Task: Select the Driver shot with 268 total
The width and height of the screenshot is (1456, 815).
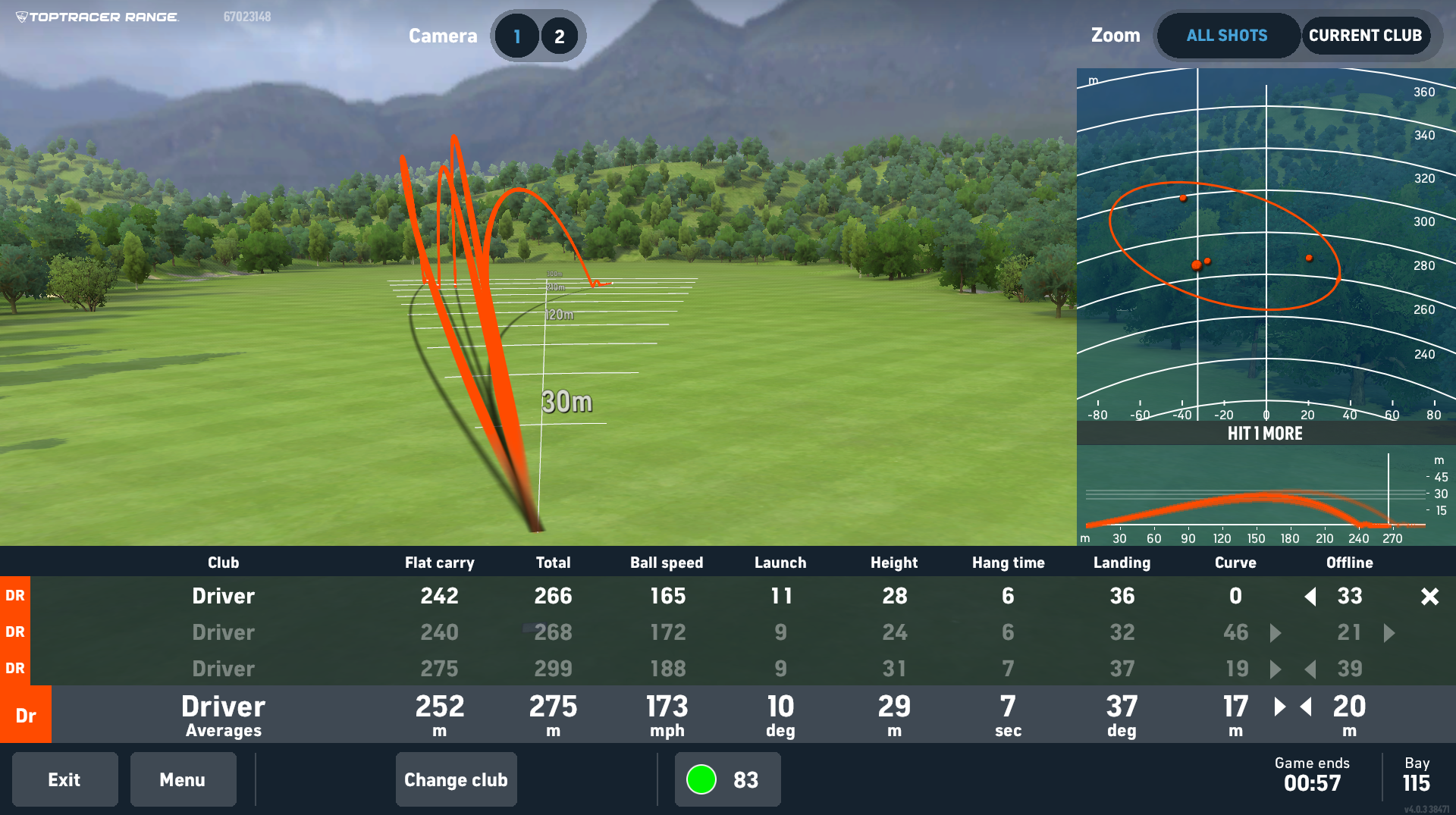Action: point(553,632)
